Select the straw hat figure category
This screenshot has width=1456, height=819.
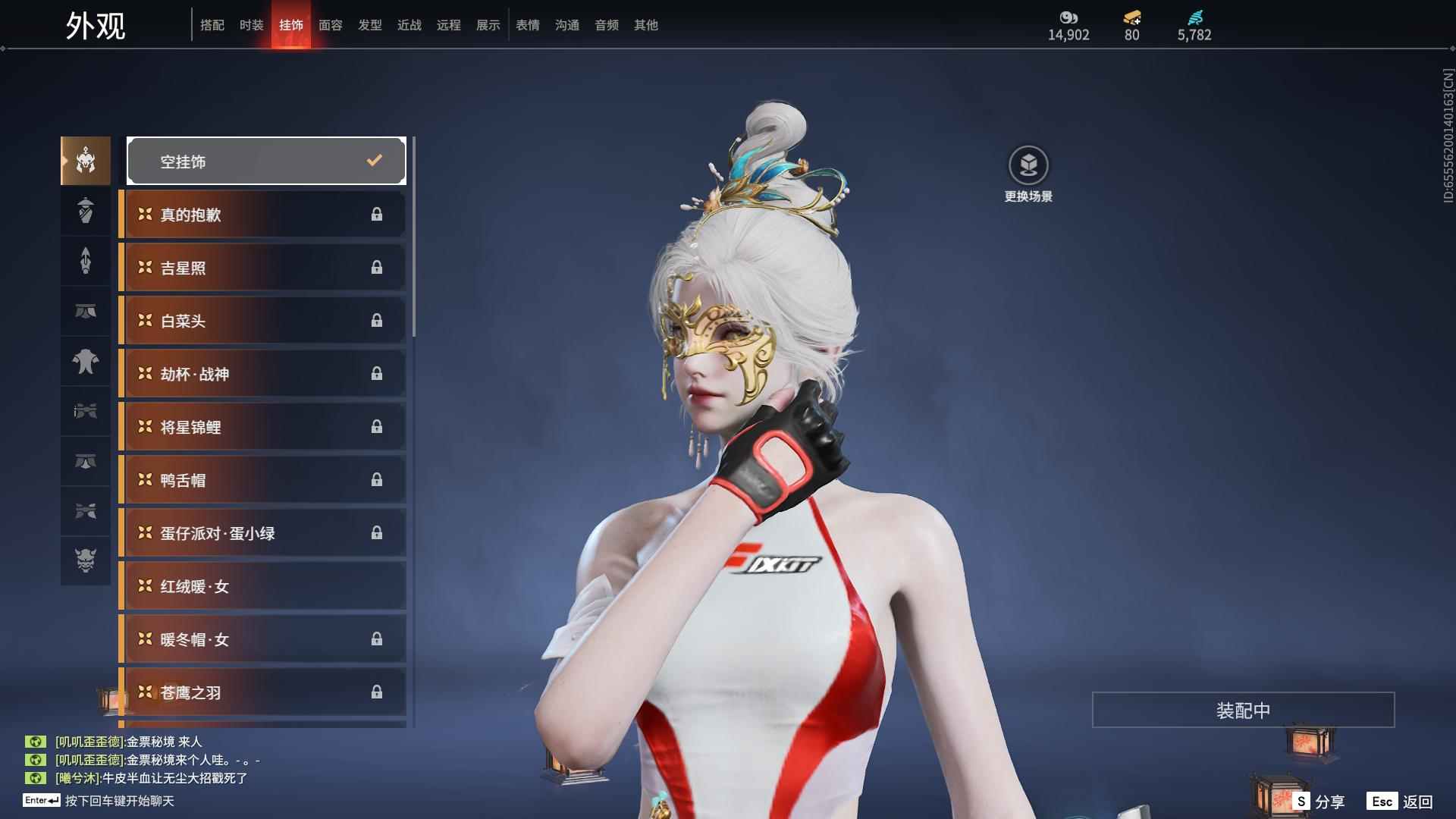pyautogui.click(x=86, y=210)
